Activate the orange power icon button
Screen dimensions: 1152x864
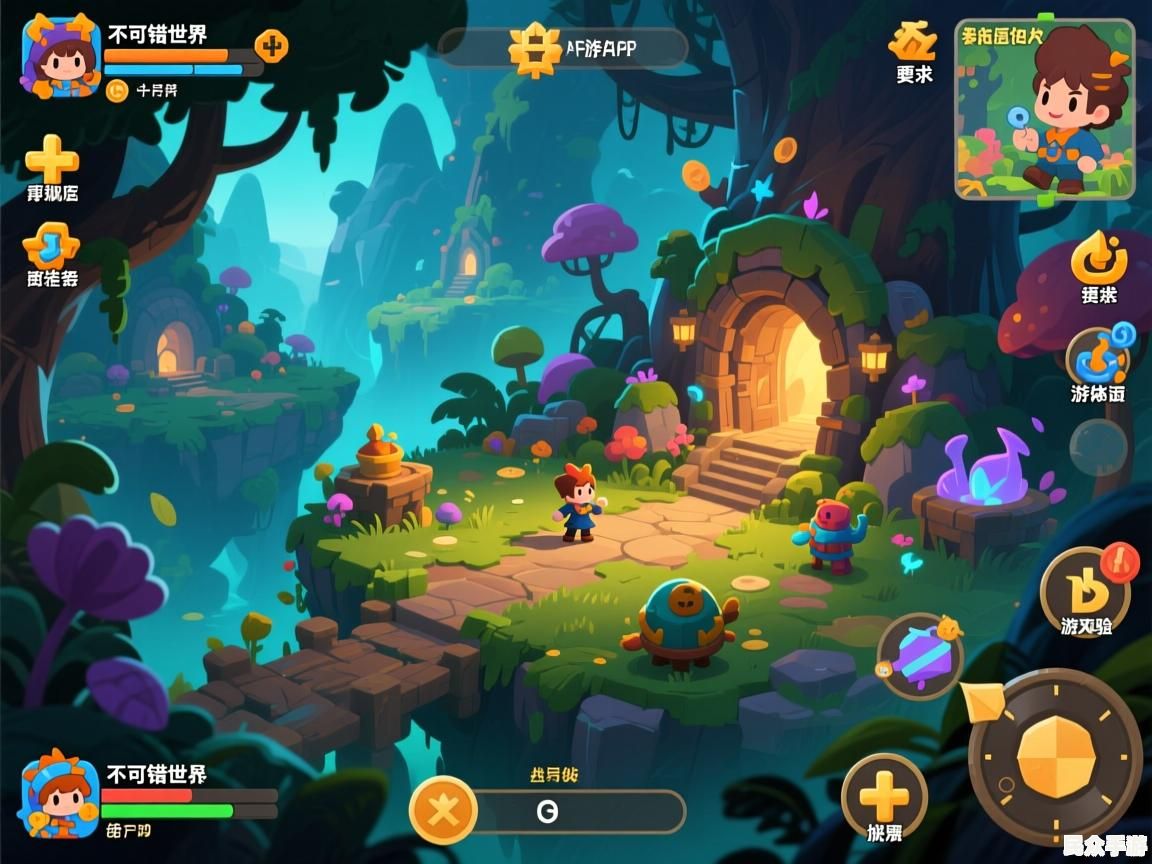(x=1099, y=257)
